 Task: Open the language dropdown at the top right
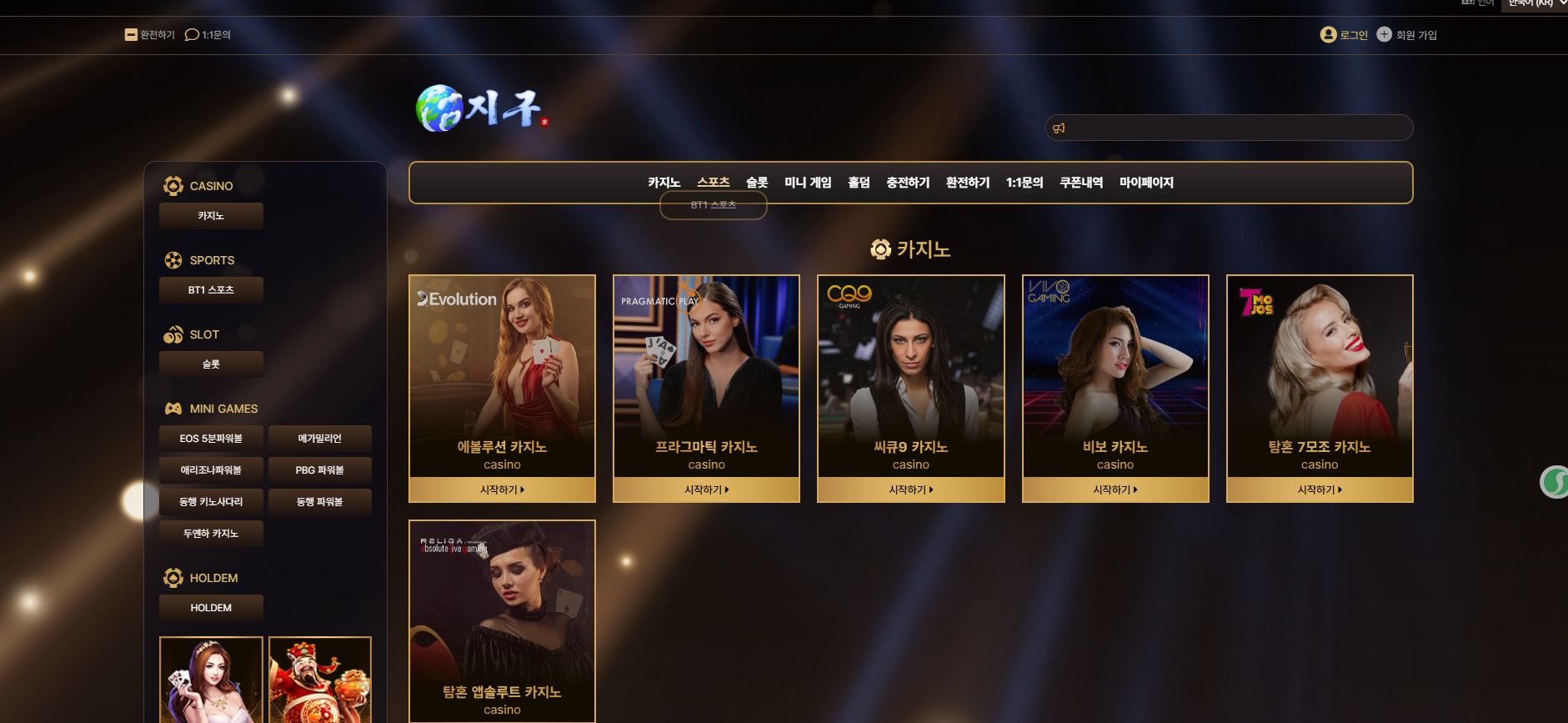click(x=1534, y=4)
